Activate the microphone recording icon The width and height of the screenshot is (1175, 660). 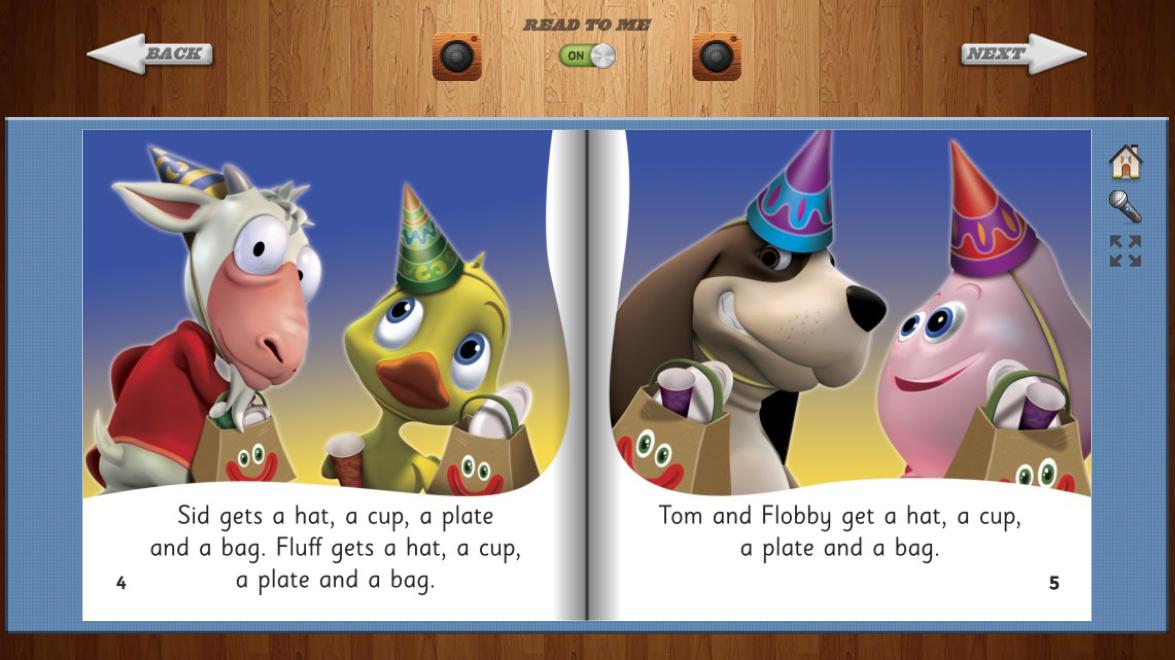coord(1125,207)
